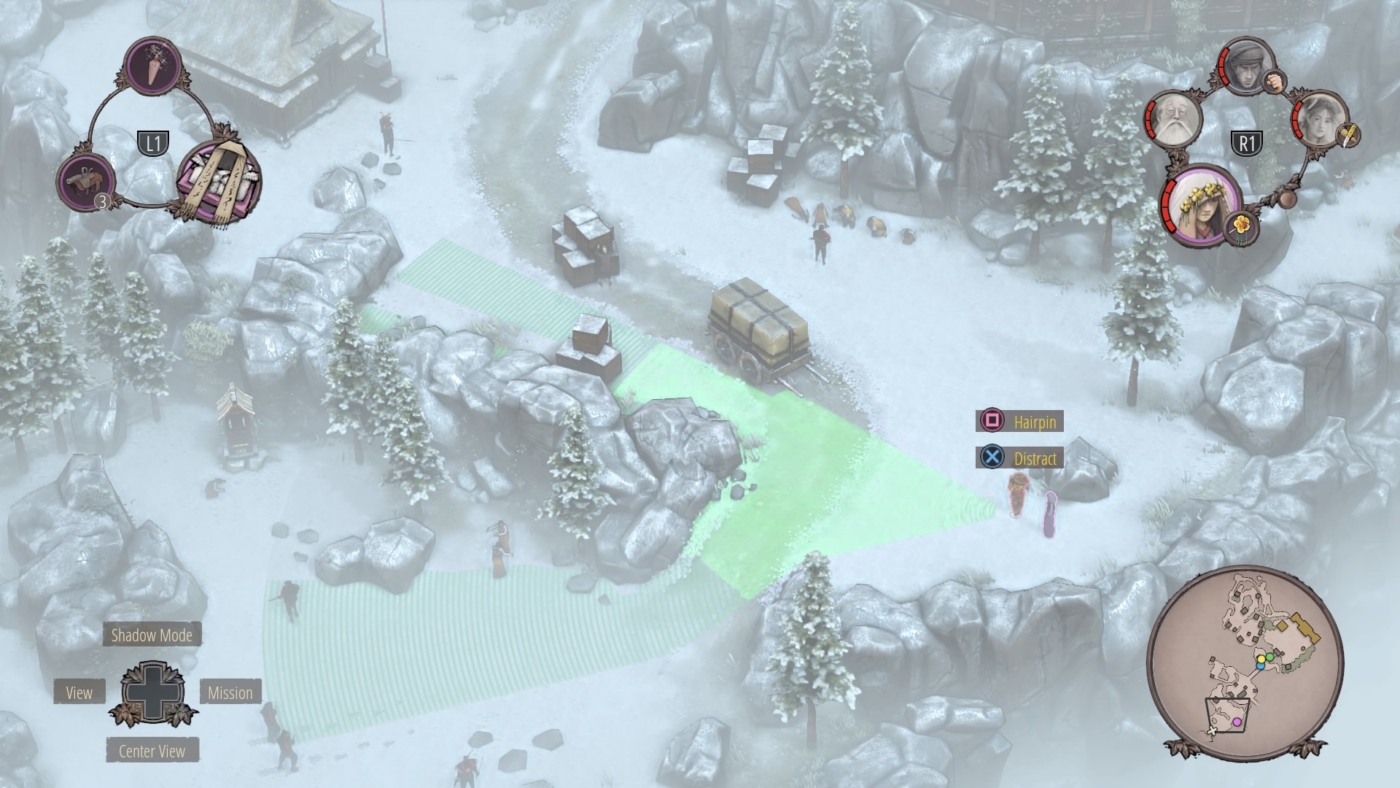This screenshot has width=1400, height=788.
Task: Select Takuma's bearded portrait on the character wheel
Action: click(x=1173, y=118)
